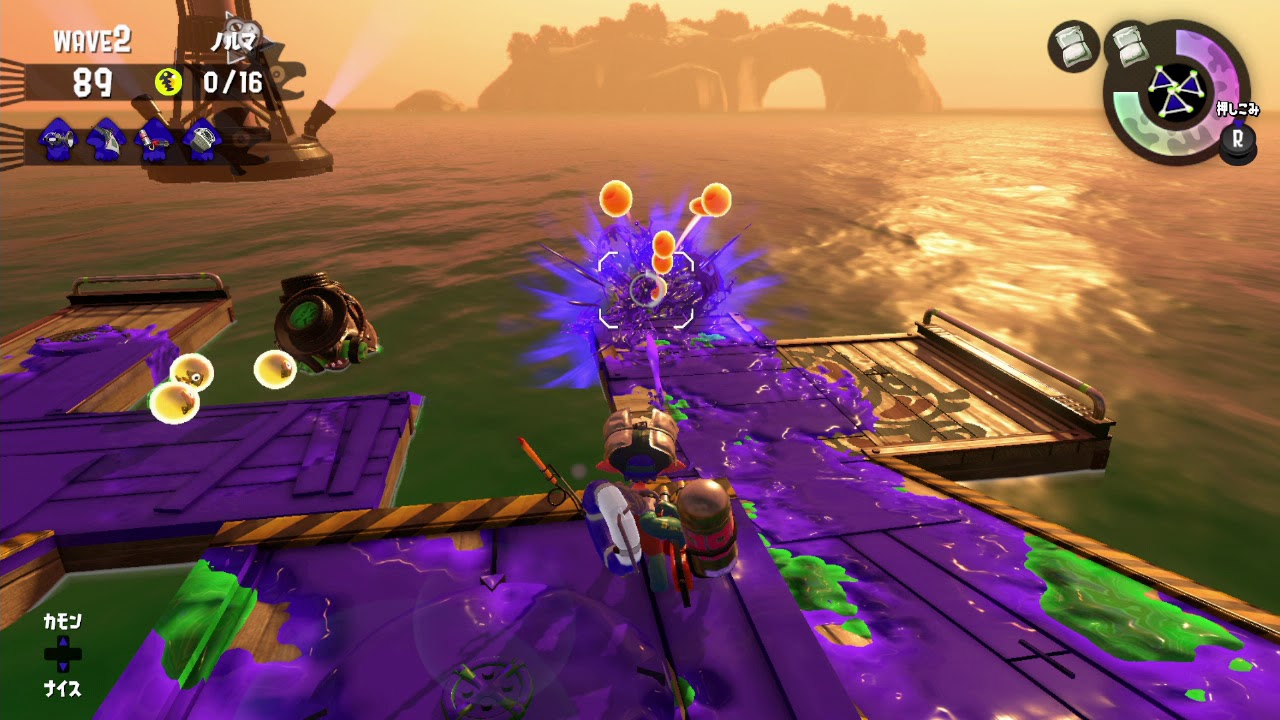Click the golden egg quota icon

tap(169, 82)
